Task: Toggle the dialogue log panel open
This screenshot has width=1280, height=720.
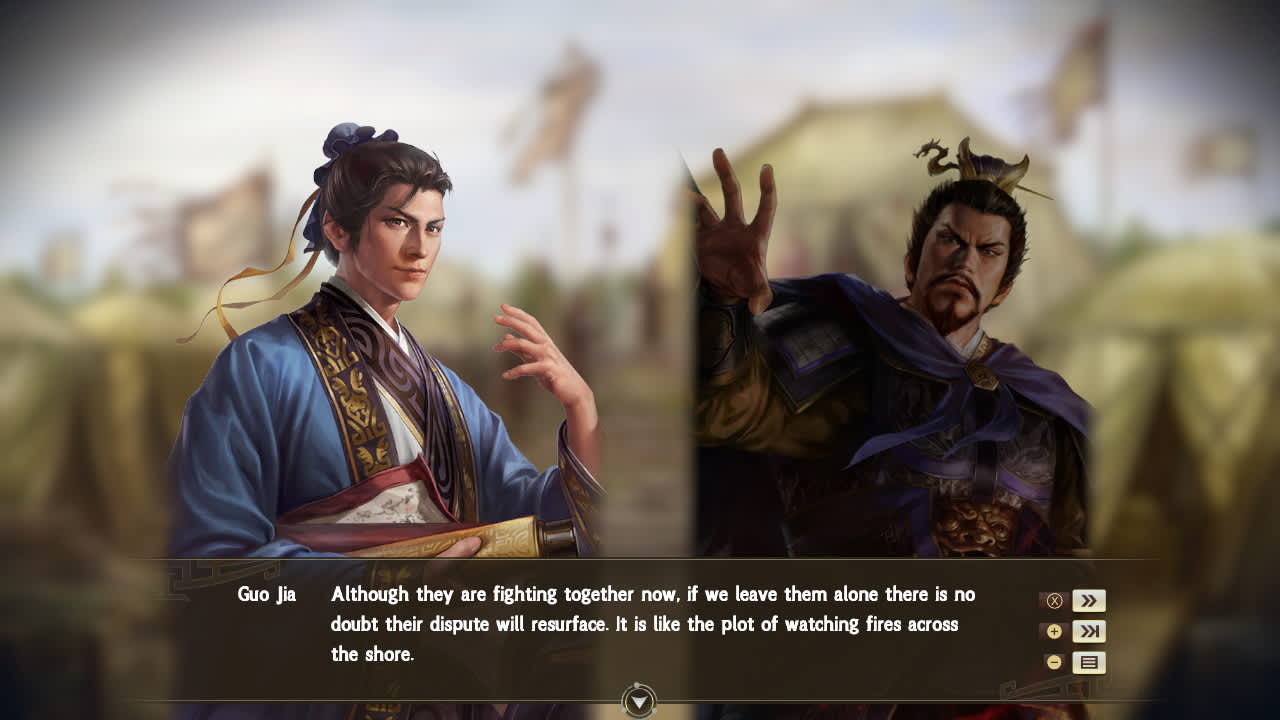Action: click(x=1090, y=661)
